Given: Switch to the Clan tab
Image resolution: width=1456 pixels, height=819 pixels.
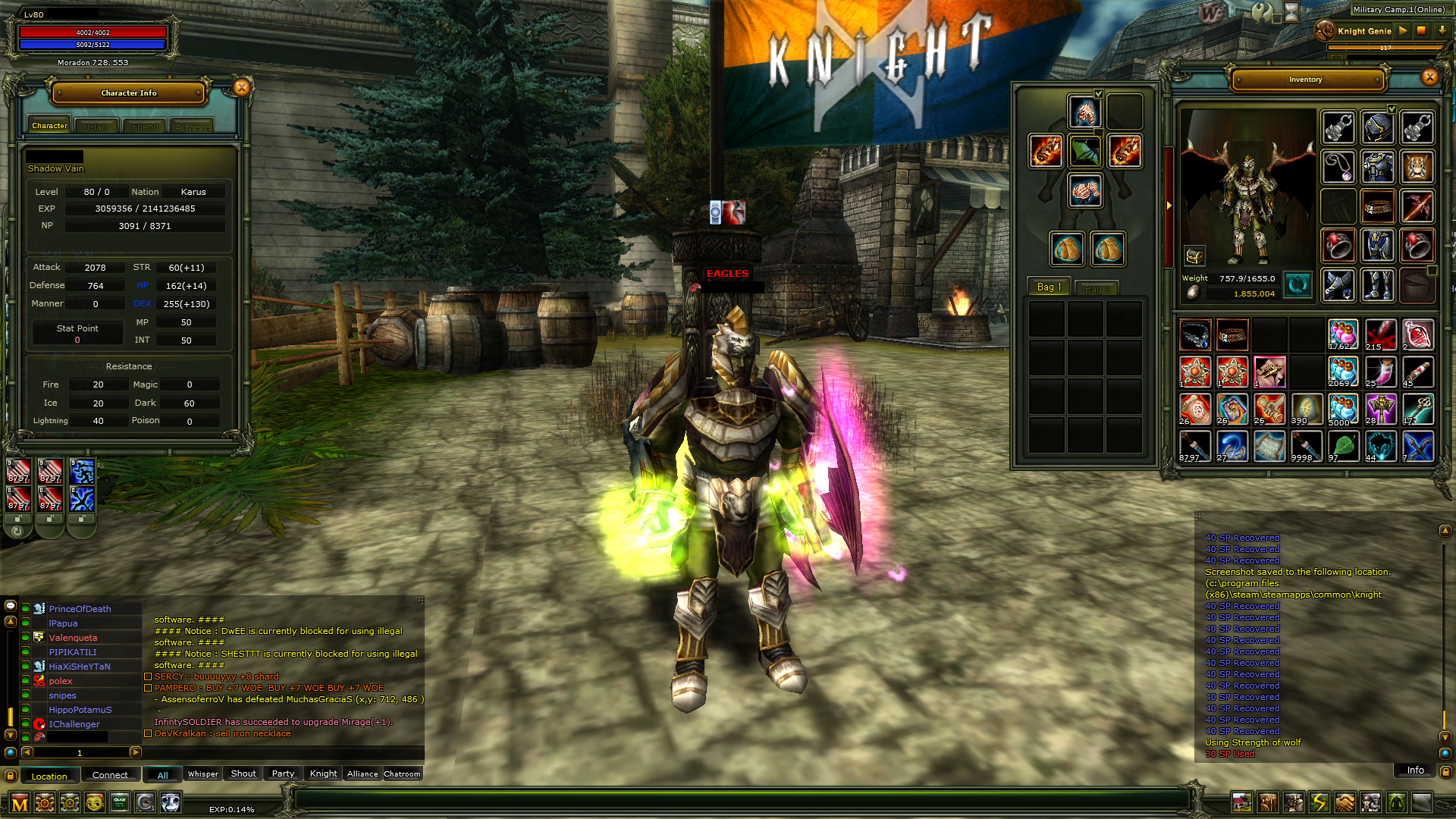Looking at the screenshot, I should (x=97, y=127).
